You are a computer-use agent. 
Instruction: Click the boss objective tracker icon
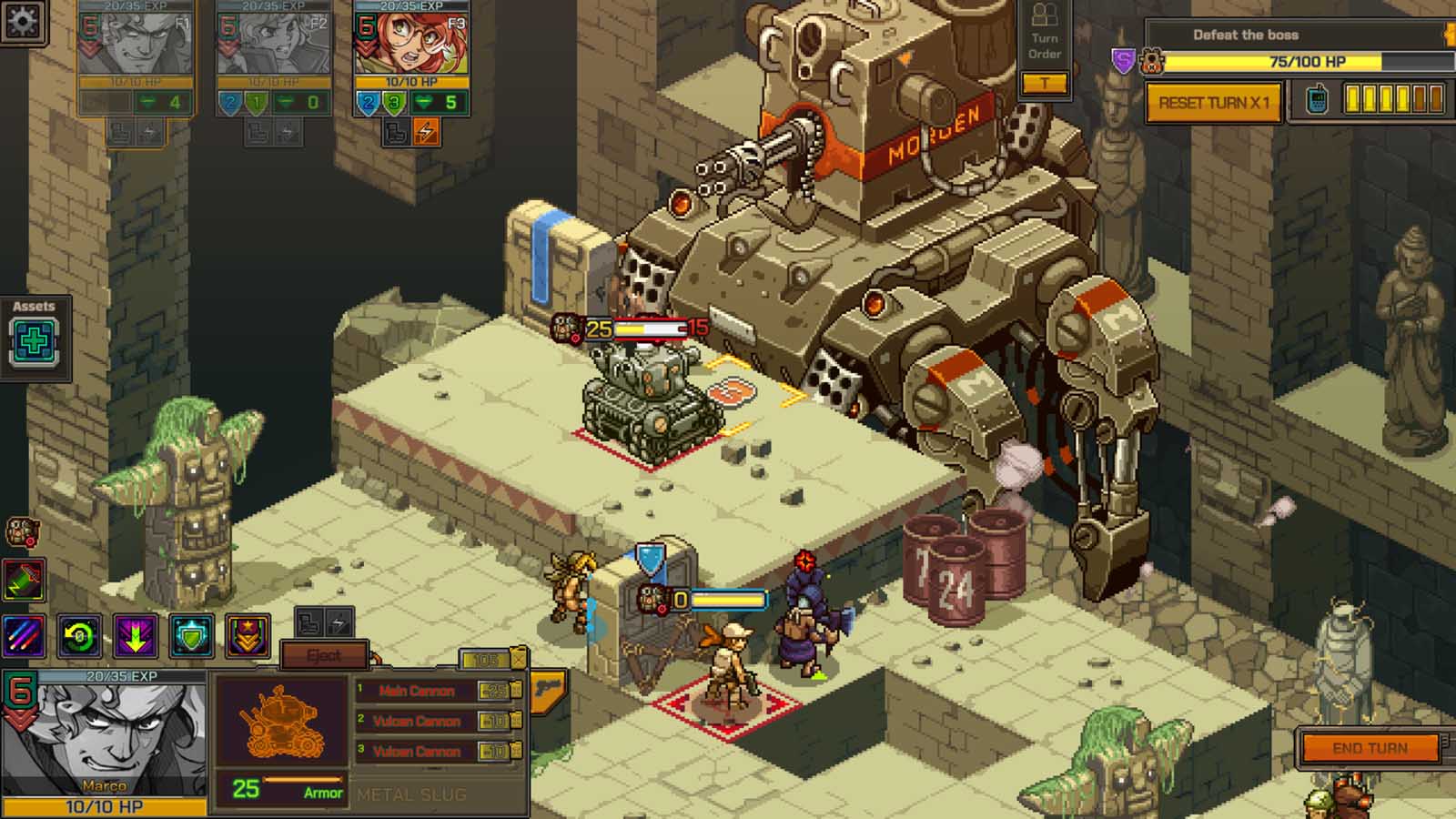tap(1151, 62)
